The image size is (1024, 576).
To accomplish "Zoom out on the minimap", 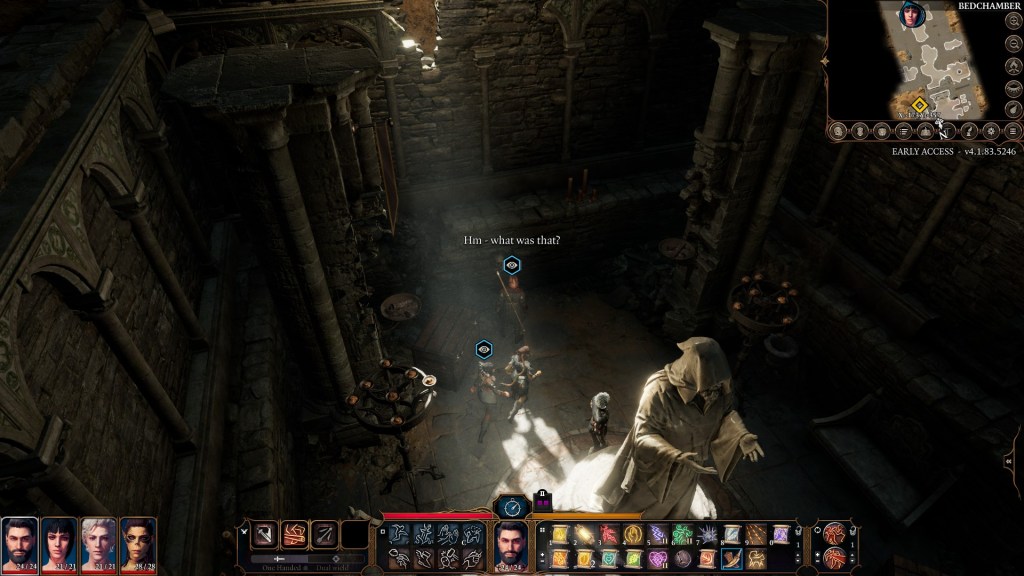I will 1013,43.
